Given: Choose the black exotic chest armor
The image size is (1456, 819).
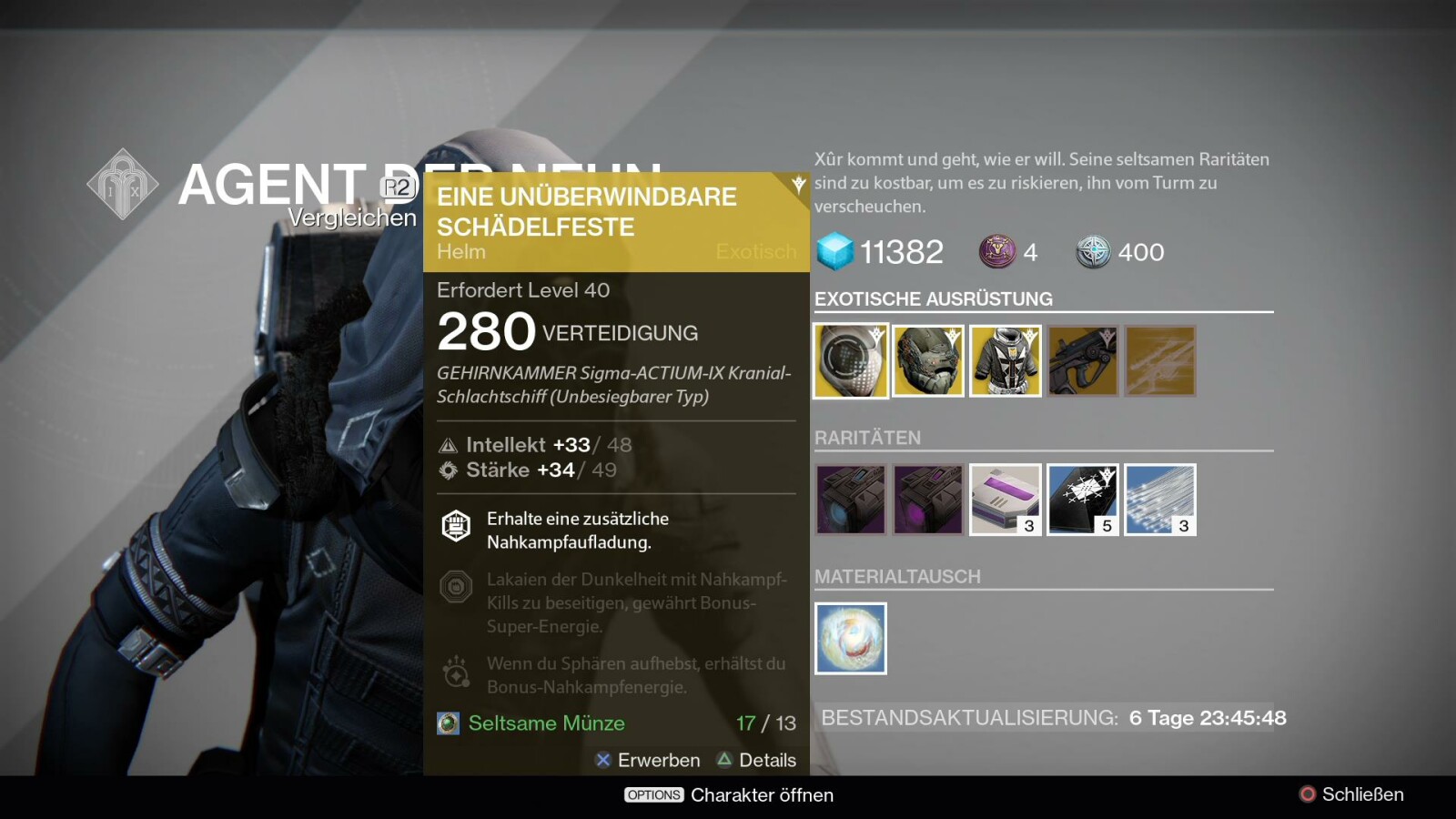Looking at the screenshot, I should 1005,361.
